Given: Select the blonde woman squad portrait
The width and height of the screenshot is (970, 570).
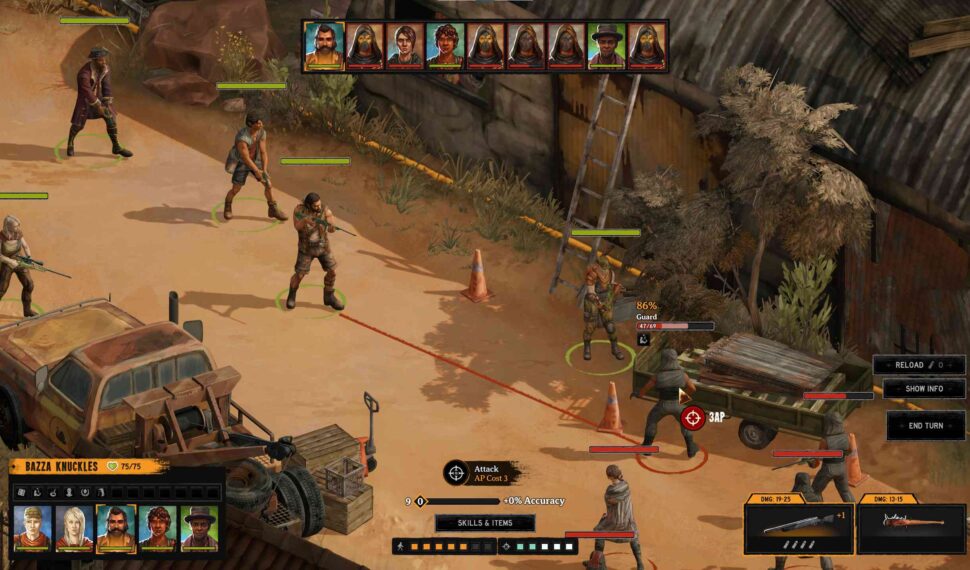Looking at the screenshot, I should tap(74, 527).
